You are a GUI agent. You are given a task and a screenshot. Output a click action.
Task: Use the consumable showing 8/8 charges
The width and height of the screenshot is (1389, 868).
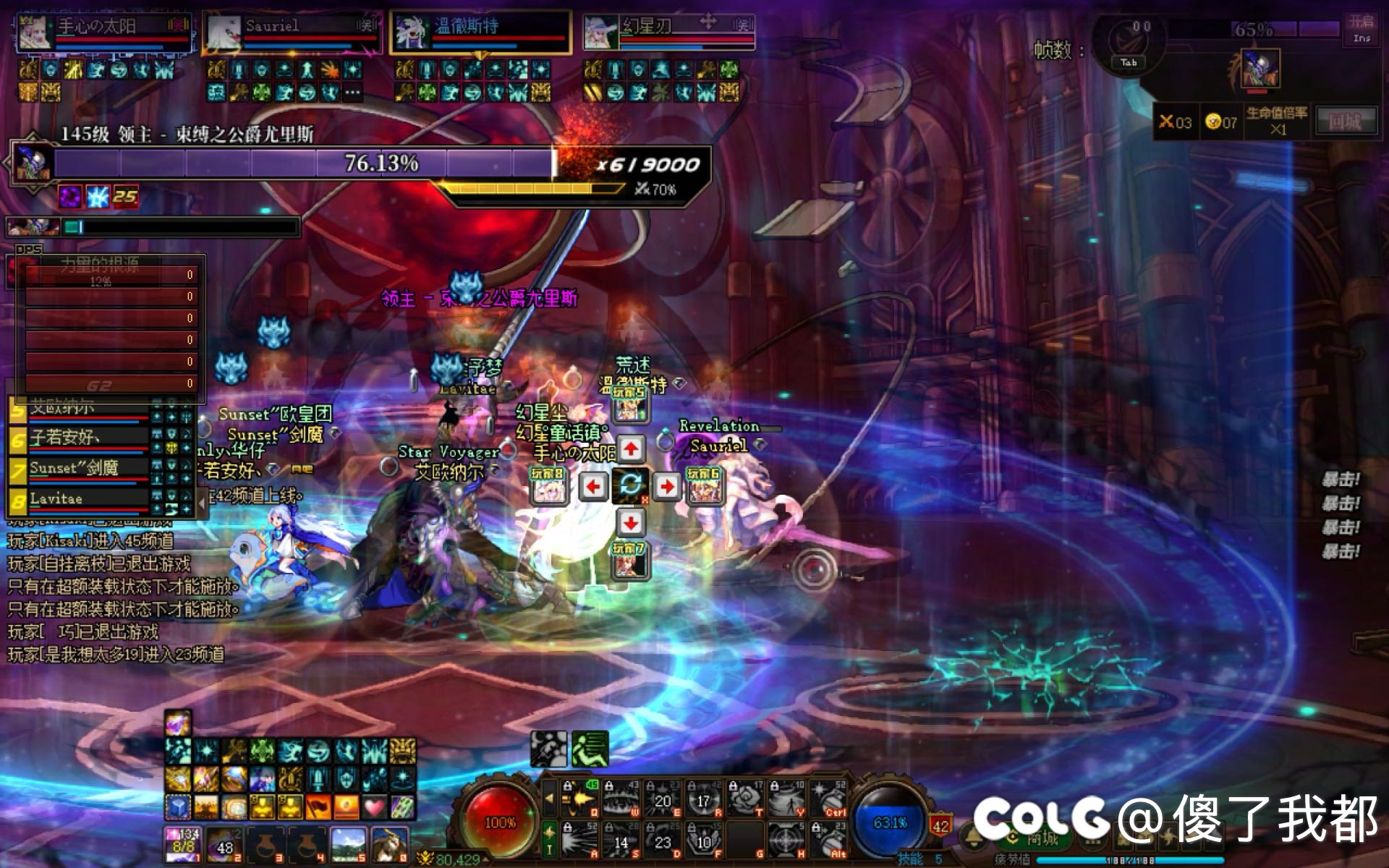tap(183, 844)
